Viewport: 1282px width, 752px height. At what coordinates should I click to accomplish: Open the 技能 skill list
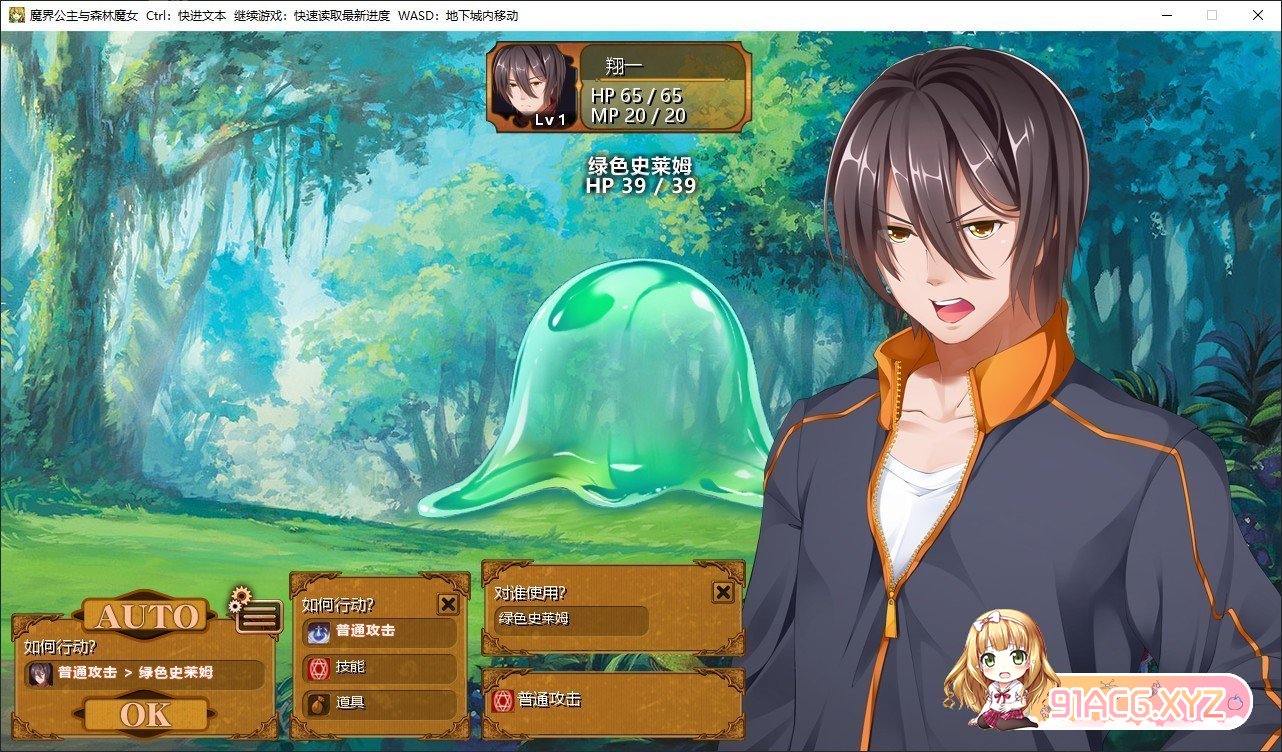click(379, 667)
